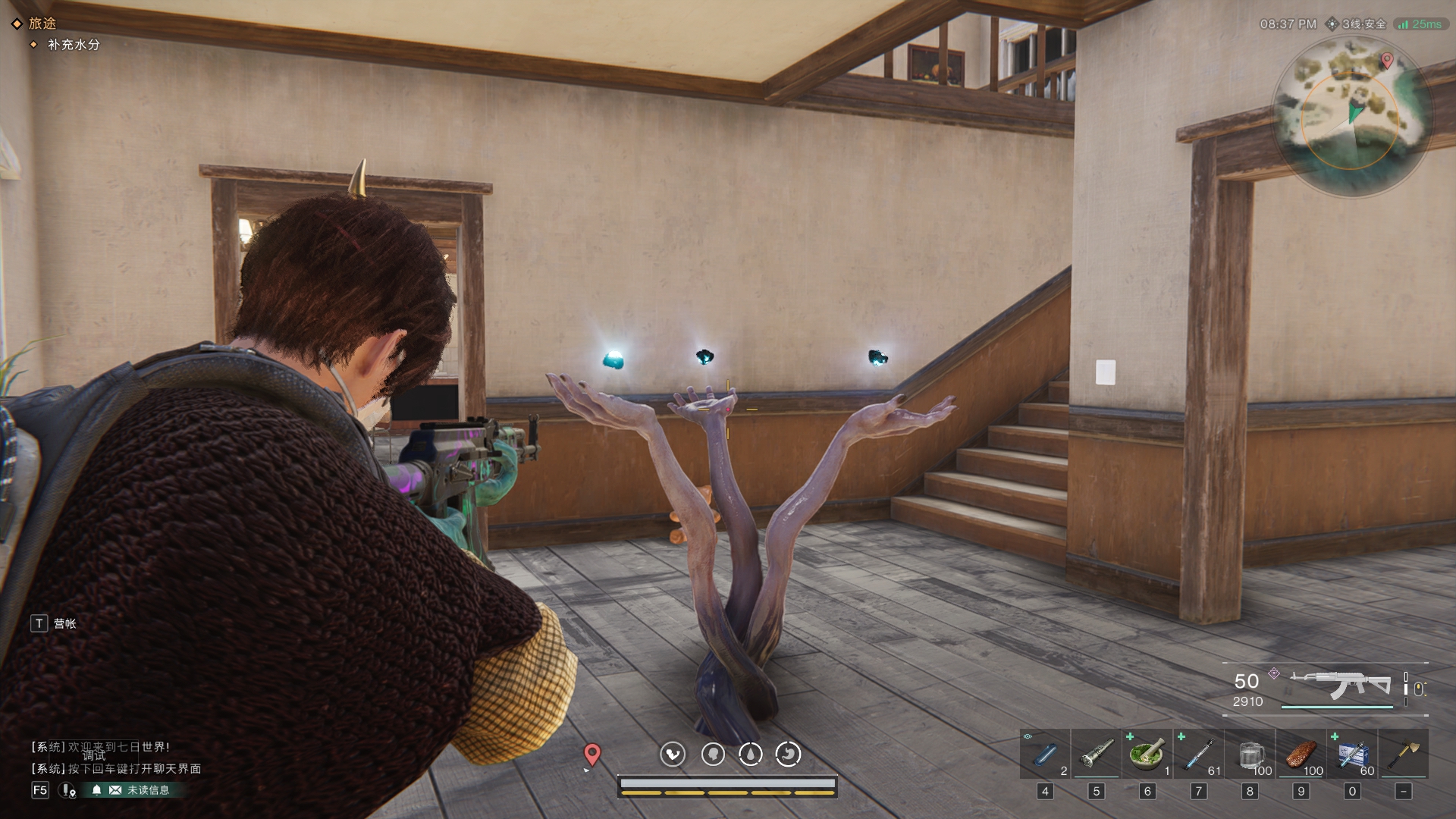Click the head sanity status icon
1456x819 pixels.
tap(713, 754)
